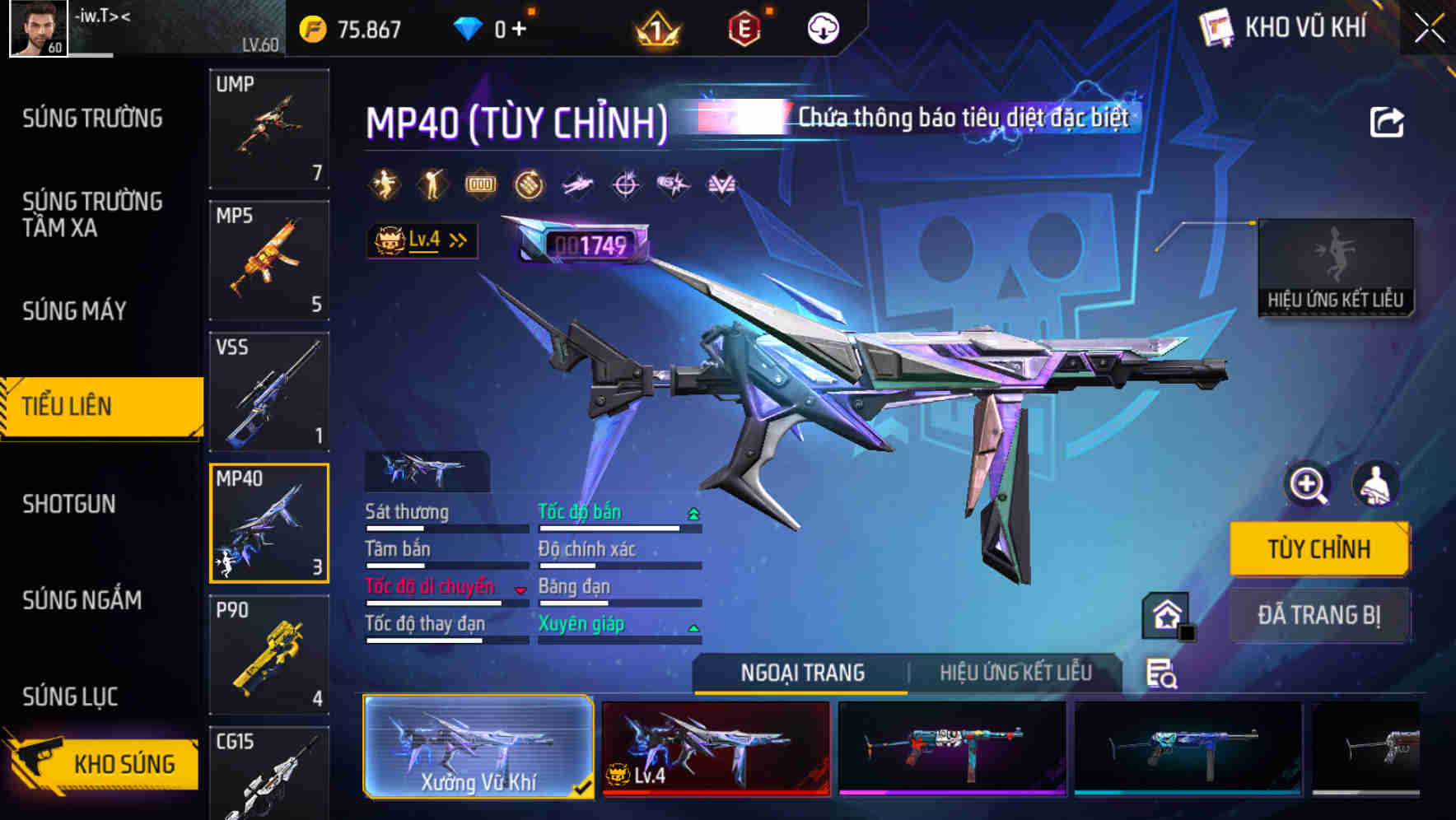Toggle the ĐÃ TRANG BỊ equipped state
Viewport: 1456px width, 820px height.
1319,615
